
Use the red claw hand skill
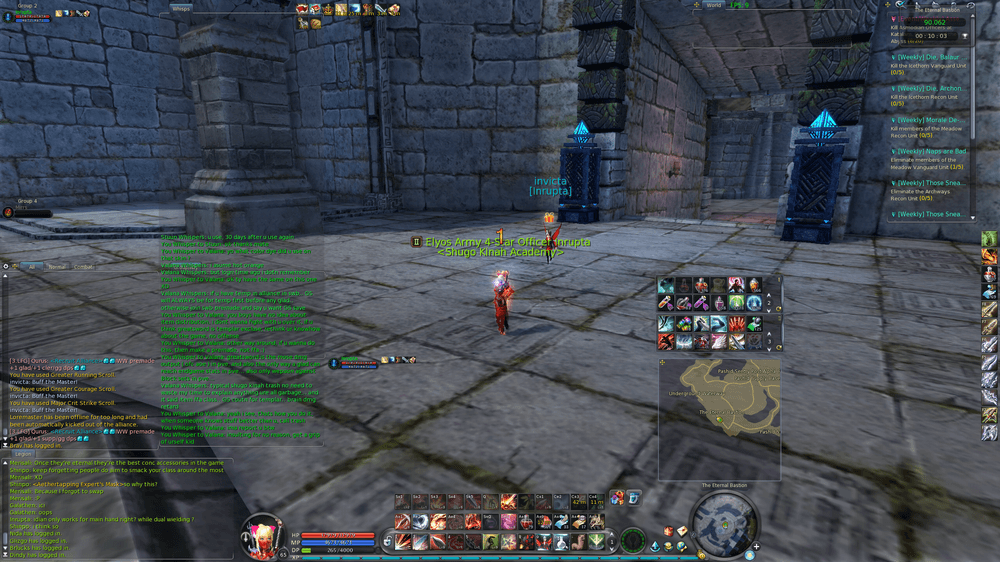(x=736, y=324)
